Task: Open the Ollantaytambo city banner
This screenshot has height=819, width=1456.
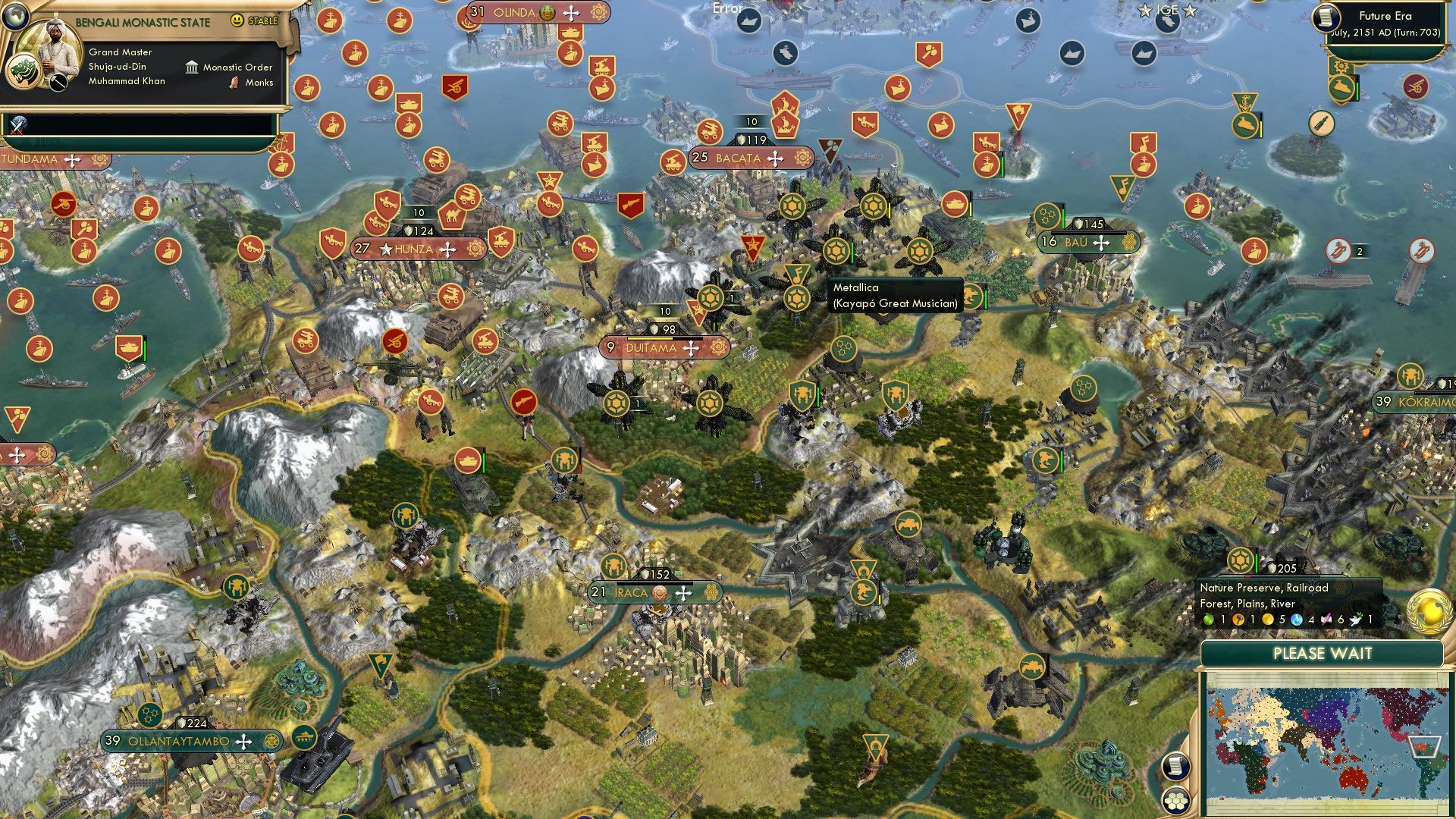Action: tap(180, 741)
